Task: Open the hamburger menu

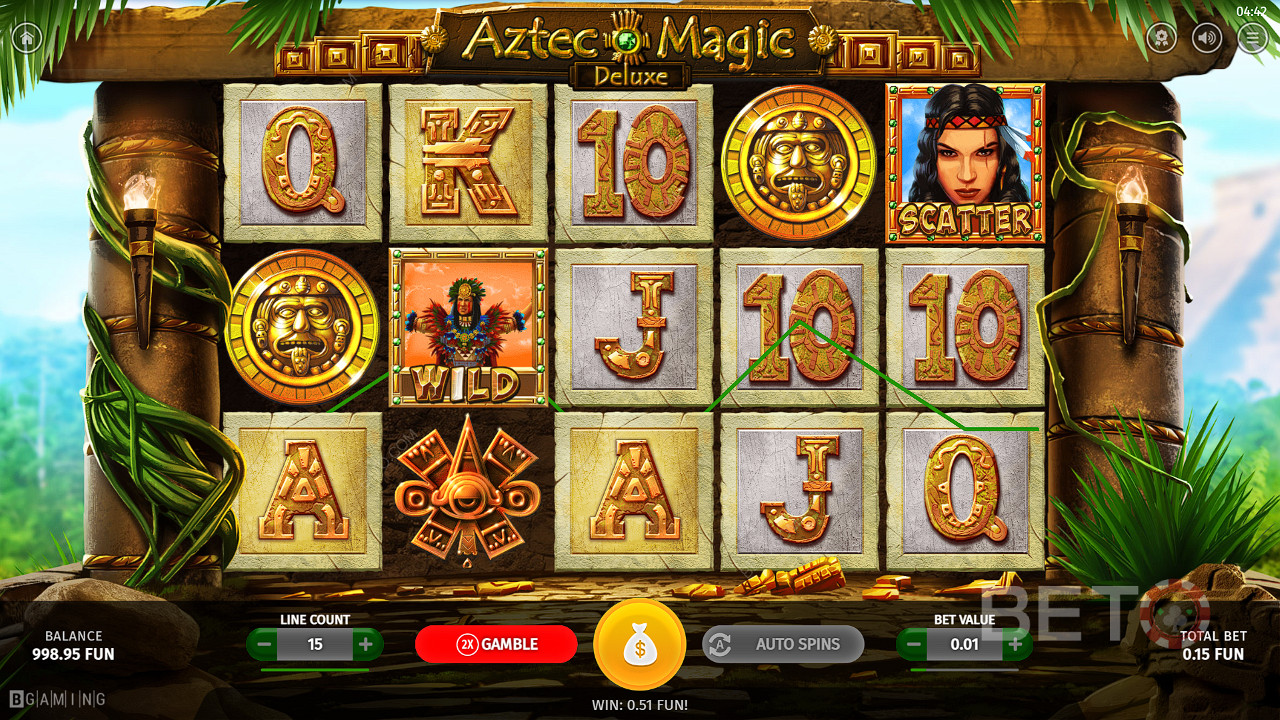Action: pos(1252,38)
